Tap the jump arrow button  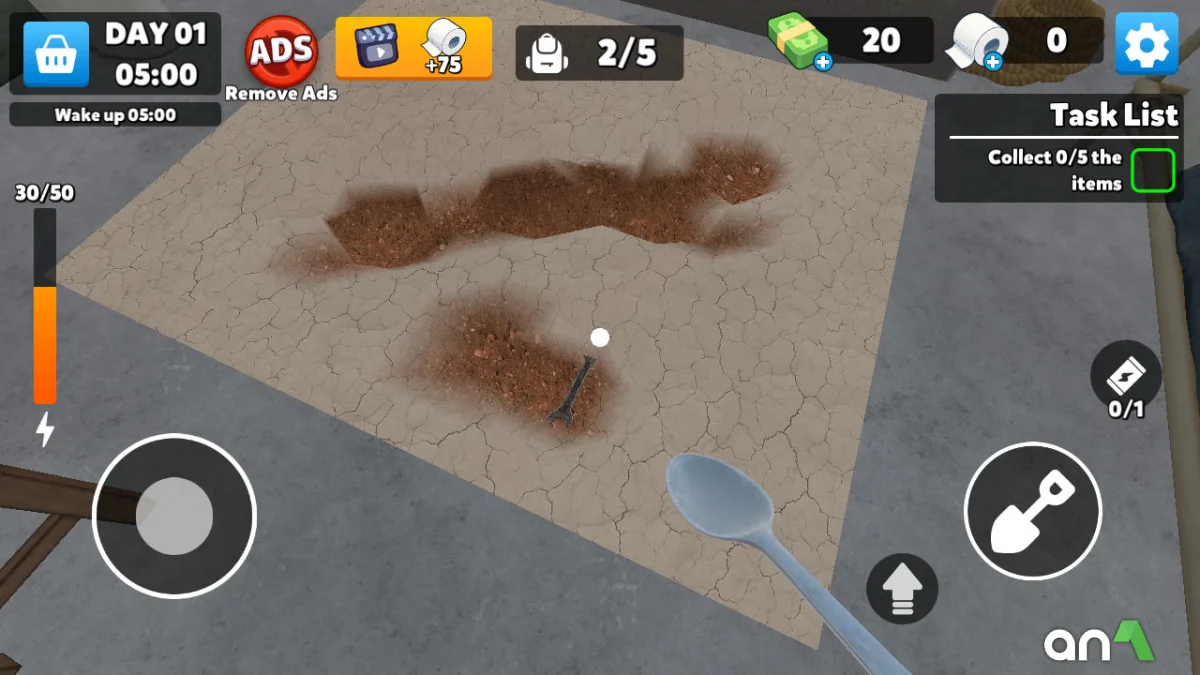(x=902, y=588)
